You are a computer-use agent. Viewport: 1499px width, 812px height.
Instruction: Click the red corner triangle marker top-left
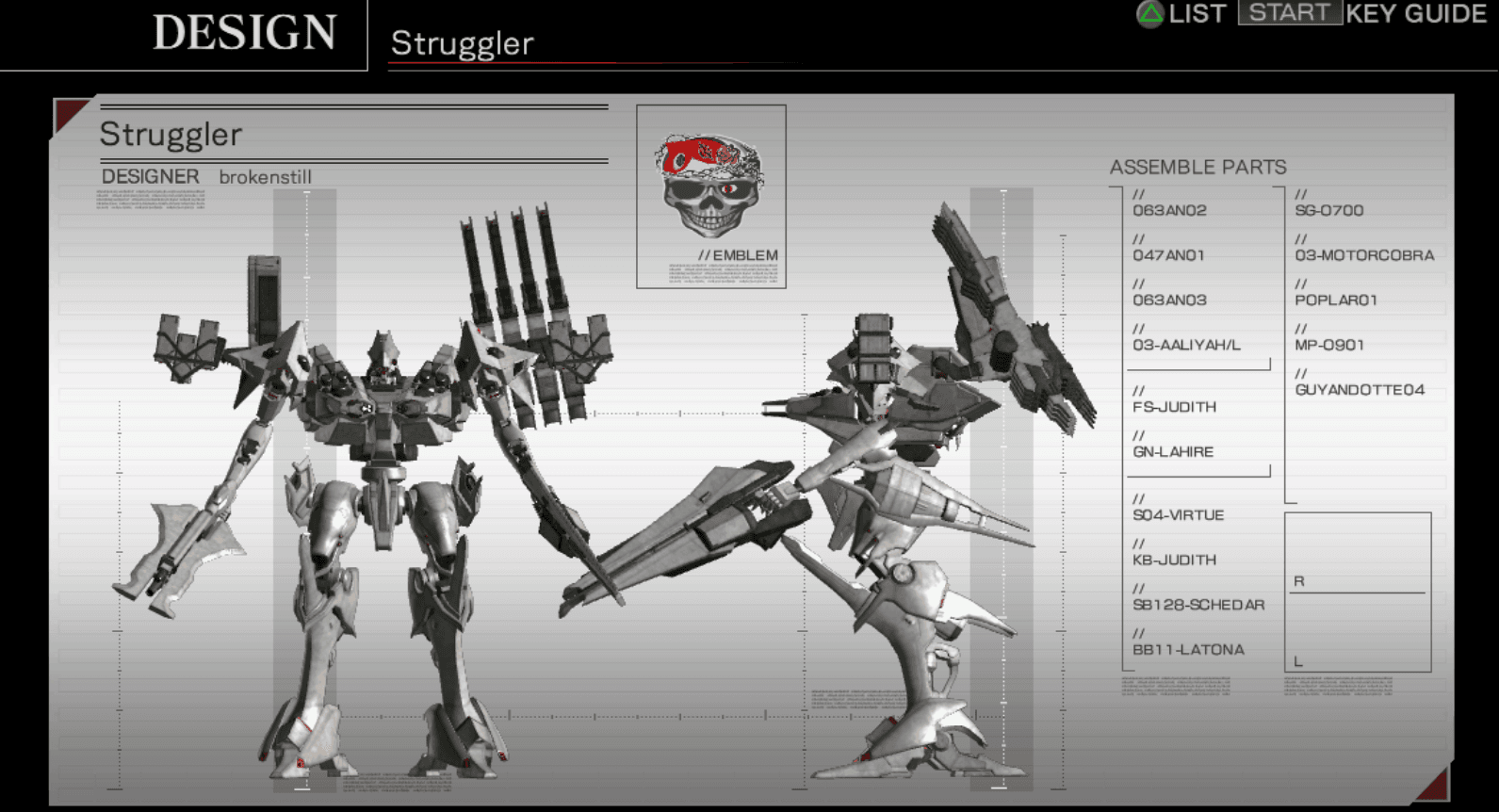(71, 113)
